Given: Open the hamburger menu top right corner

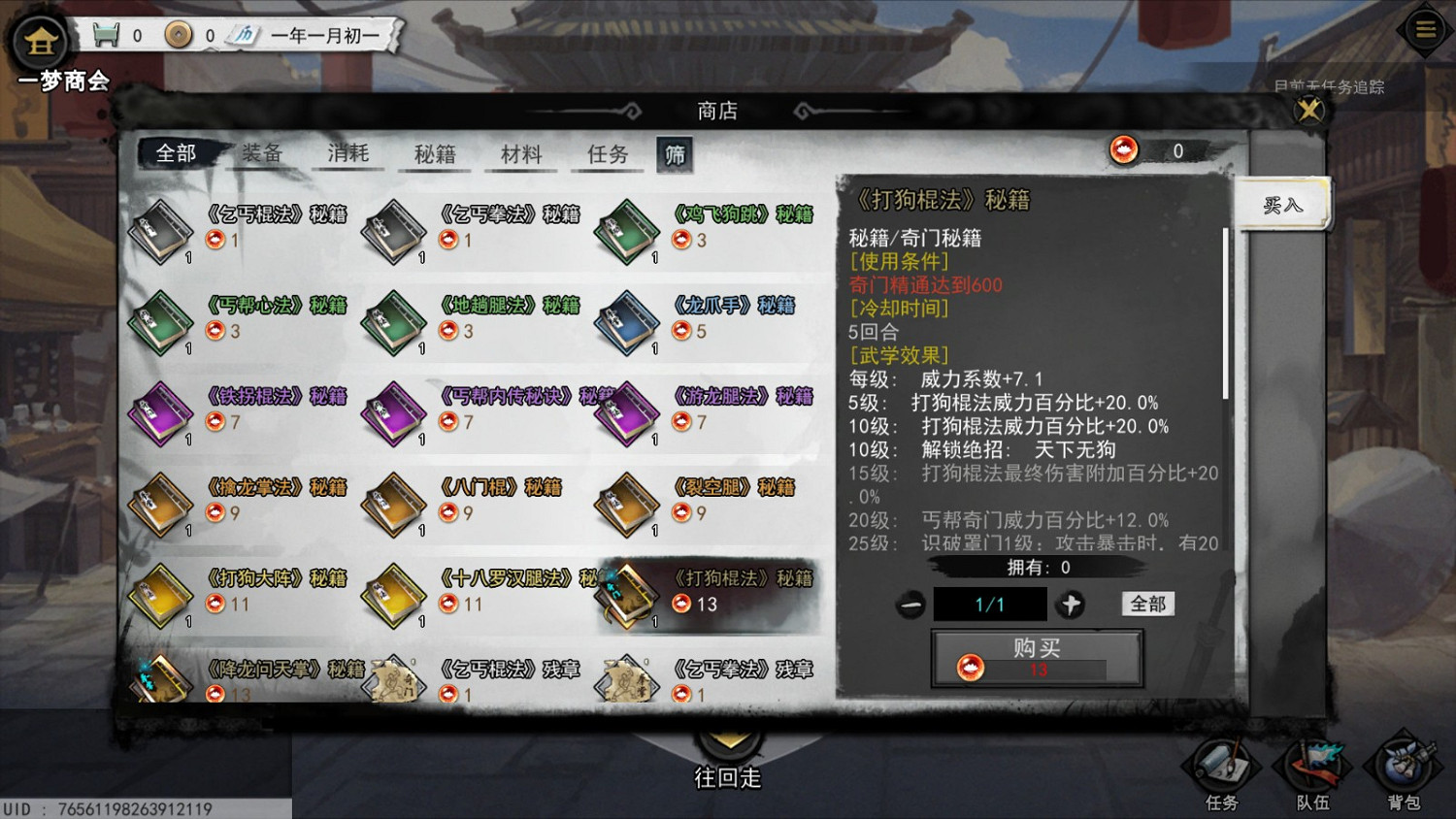Looking at the screenshot, I should point(1424,28).
